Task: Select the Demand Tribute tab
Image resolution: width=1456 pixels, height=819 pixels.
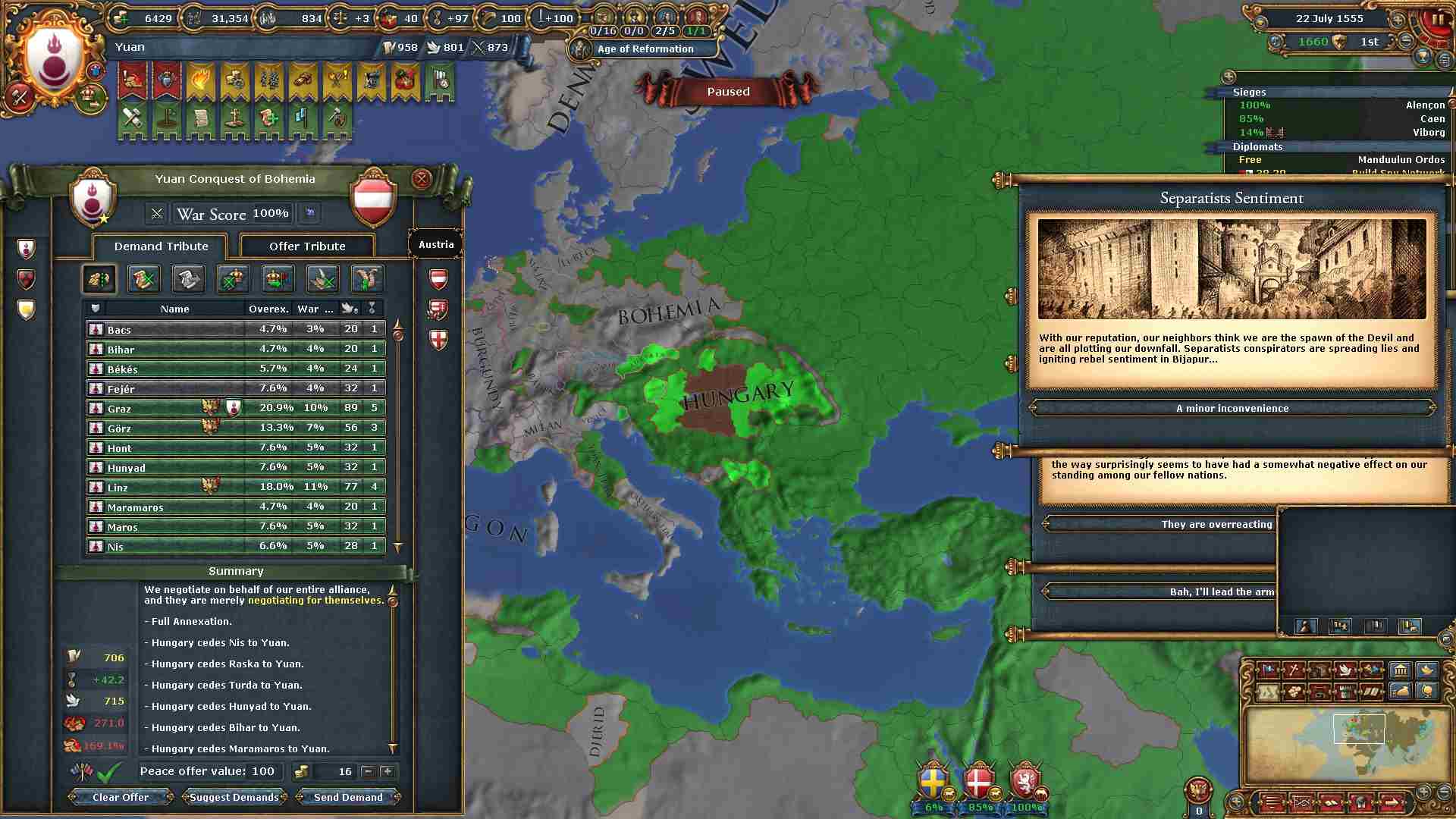Action: (161, 246)
